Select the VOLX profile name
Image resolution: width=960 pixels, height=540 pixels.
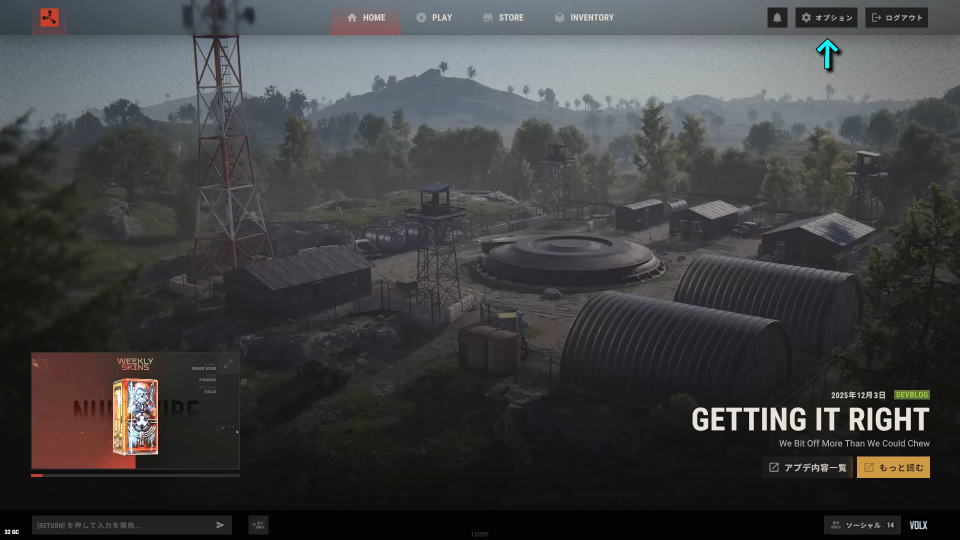[918, 525]
